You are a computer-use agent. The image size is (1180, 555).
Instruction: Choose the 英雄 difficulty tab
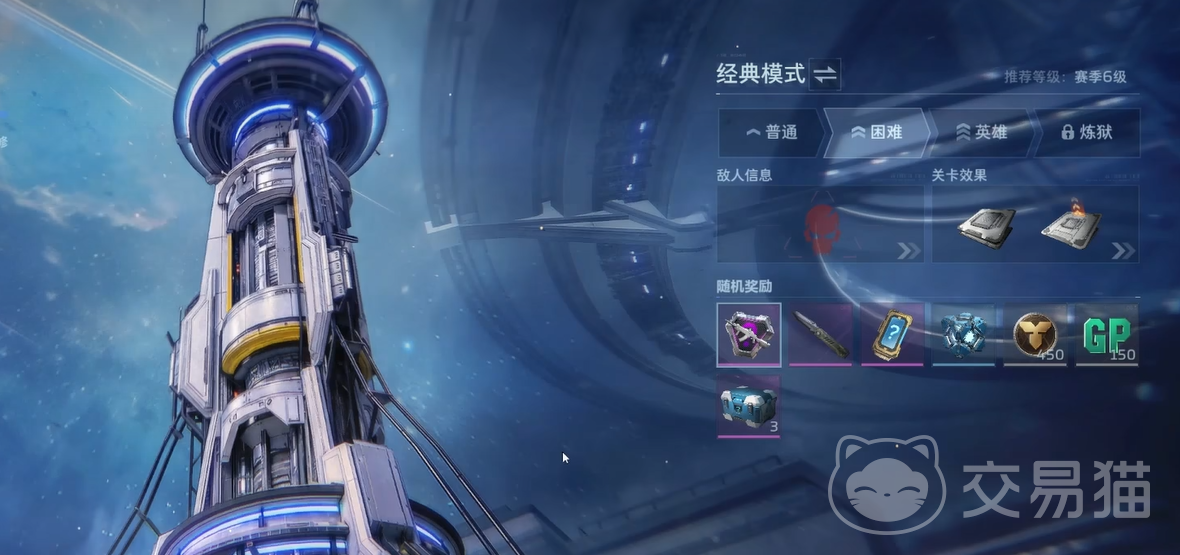[x=981, y=132]
